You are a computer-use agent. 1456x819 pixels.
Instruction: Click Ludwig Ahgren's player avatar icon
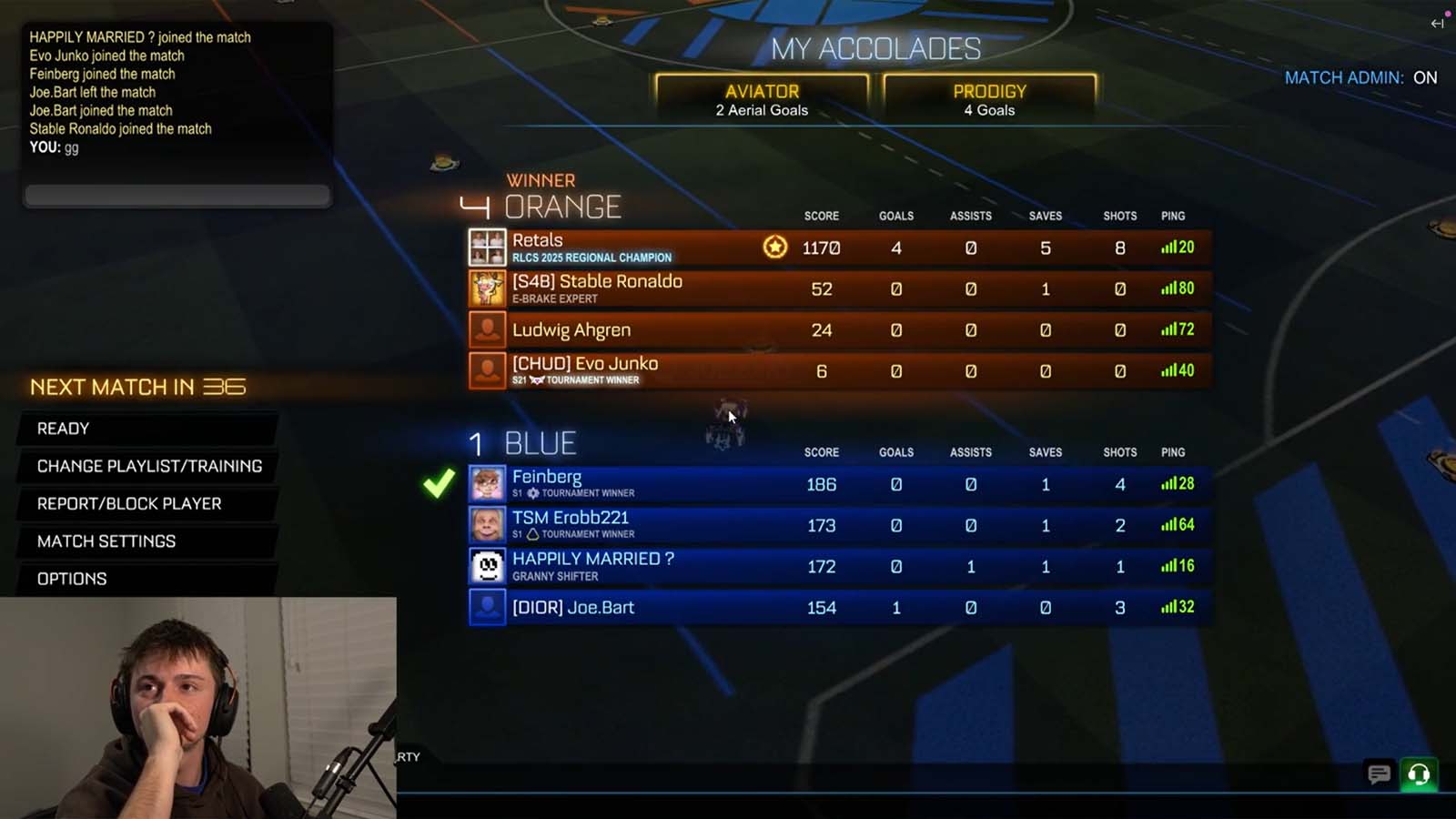487,329
